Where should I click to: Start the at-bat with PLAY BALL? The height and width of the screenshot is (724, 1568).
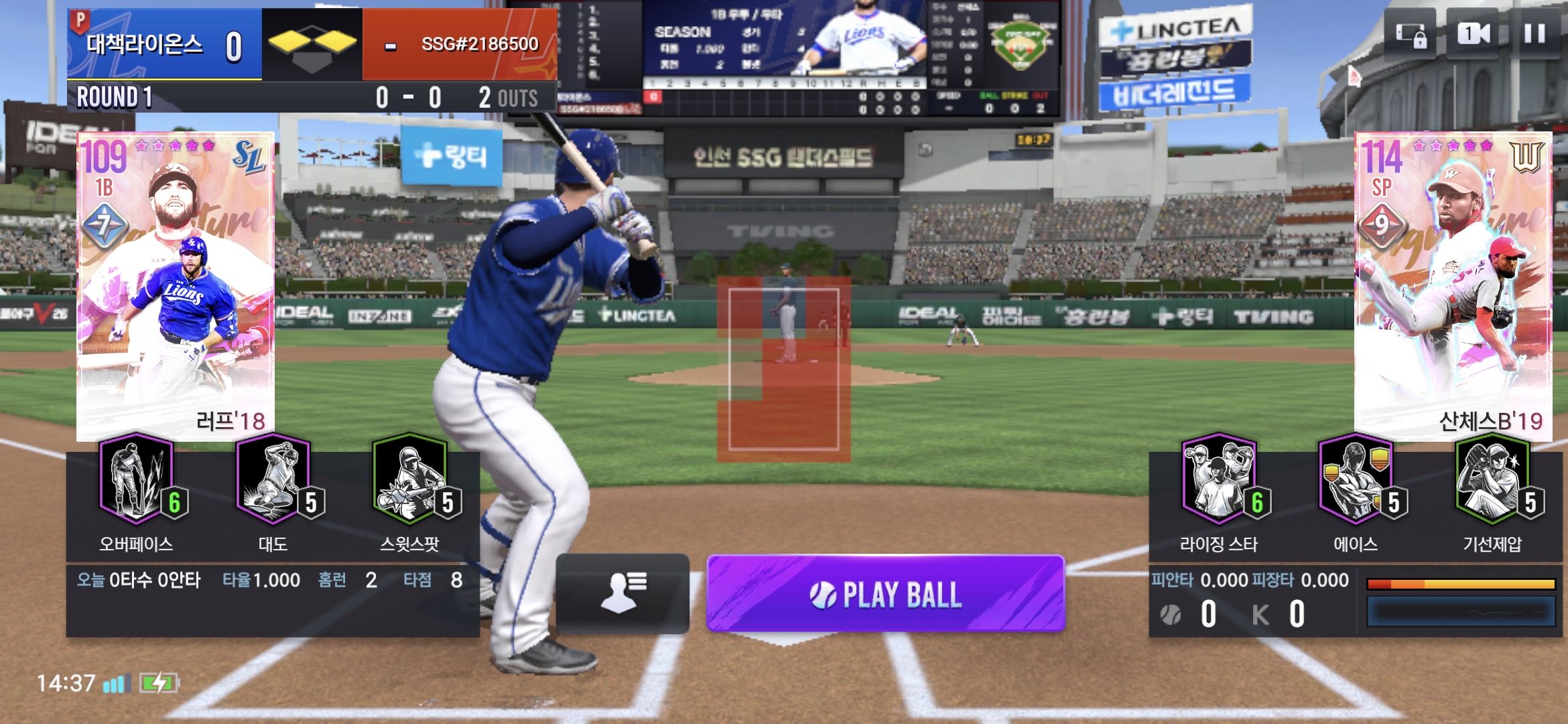[885, 594]
